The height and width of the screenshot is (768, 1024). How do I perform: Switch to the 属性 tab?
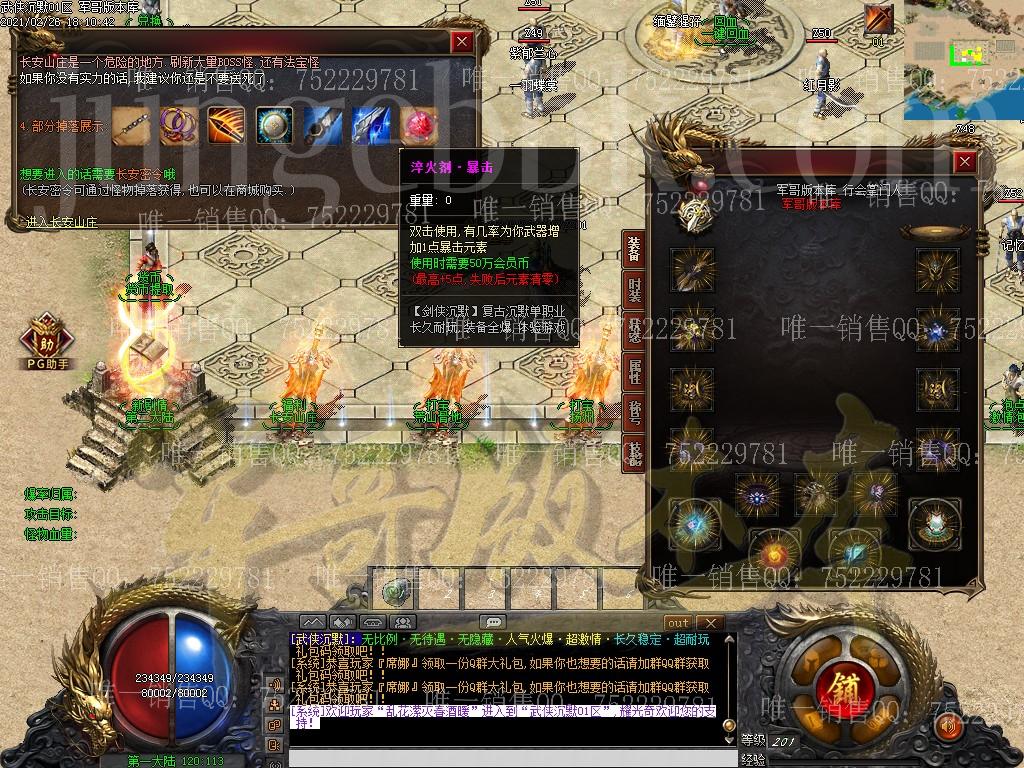(x=634, y=371)
